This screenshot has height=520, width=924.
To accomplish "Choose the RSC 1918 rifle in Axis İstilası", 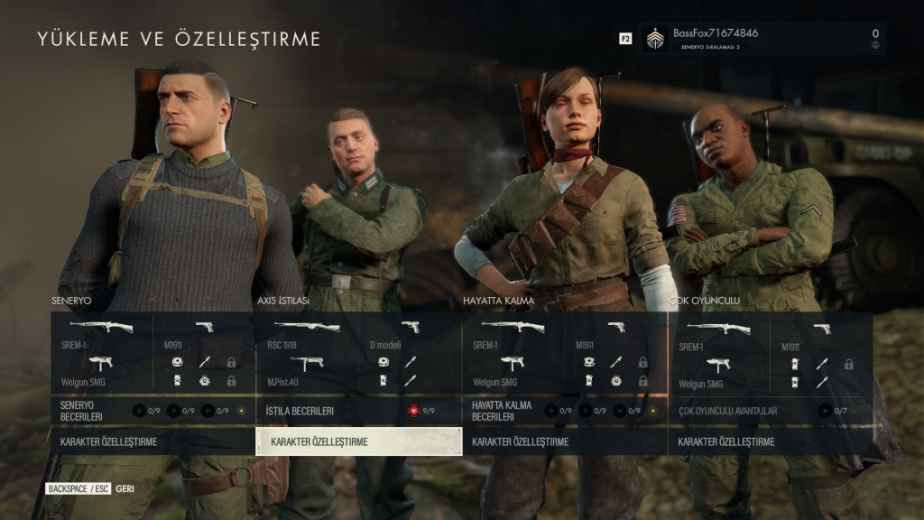I will click(x=308, y=333).
